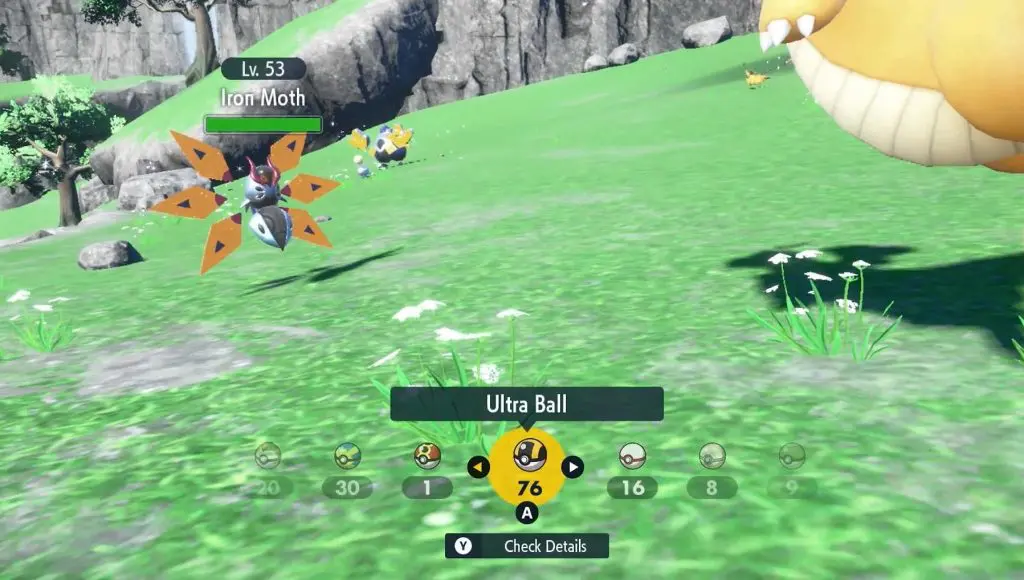Cycle to the previous ball with left arrow

479,466
